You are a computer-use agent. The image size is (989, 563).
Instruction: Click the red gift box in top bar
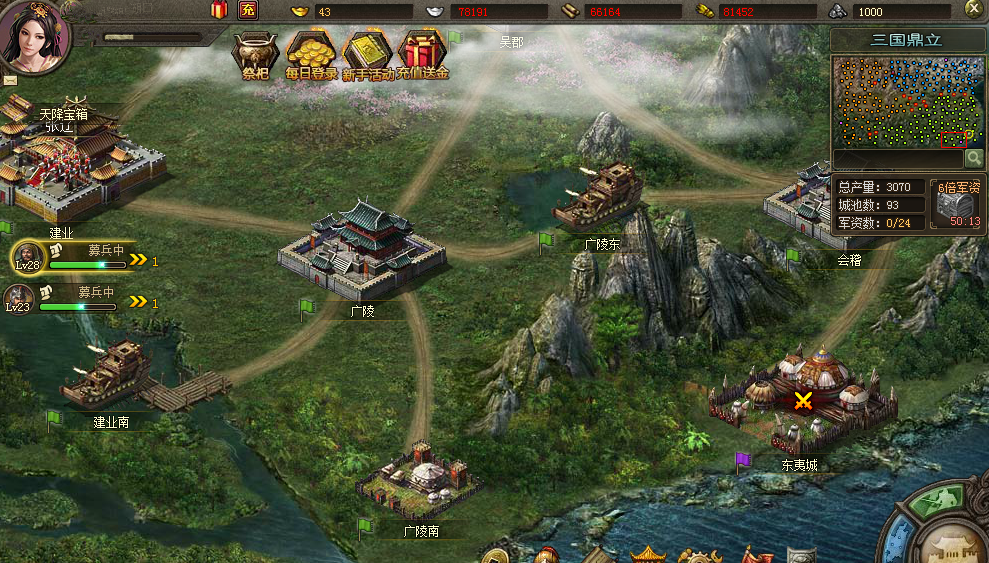219,10
